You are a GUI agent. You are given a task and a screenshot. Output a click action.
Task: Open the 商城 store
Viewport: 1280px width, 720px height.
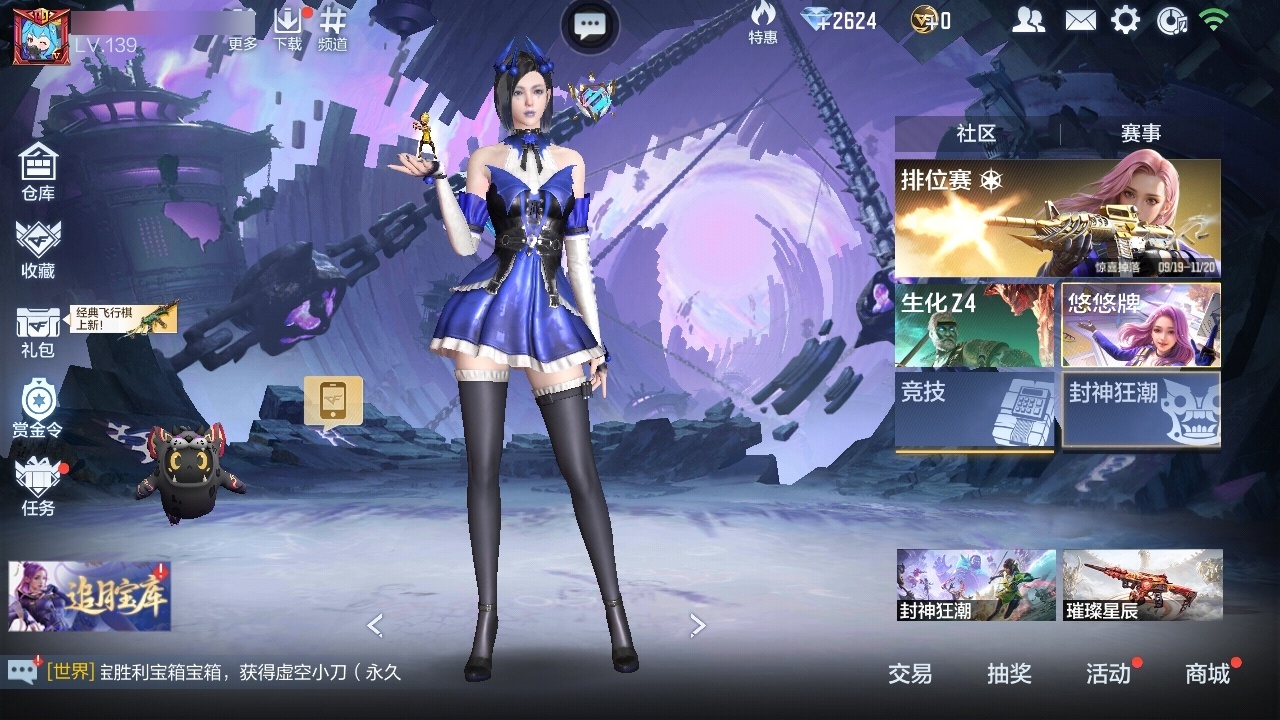(x=1208, y=674)
